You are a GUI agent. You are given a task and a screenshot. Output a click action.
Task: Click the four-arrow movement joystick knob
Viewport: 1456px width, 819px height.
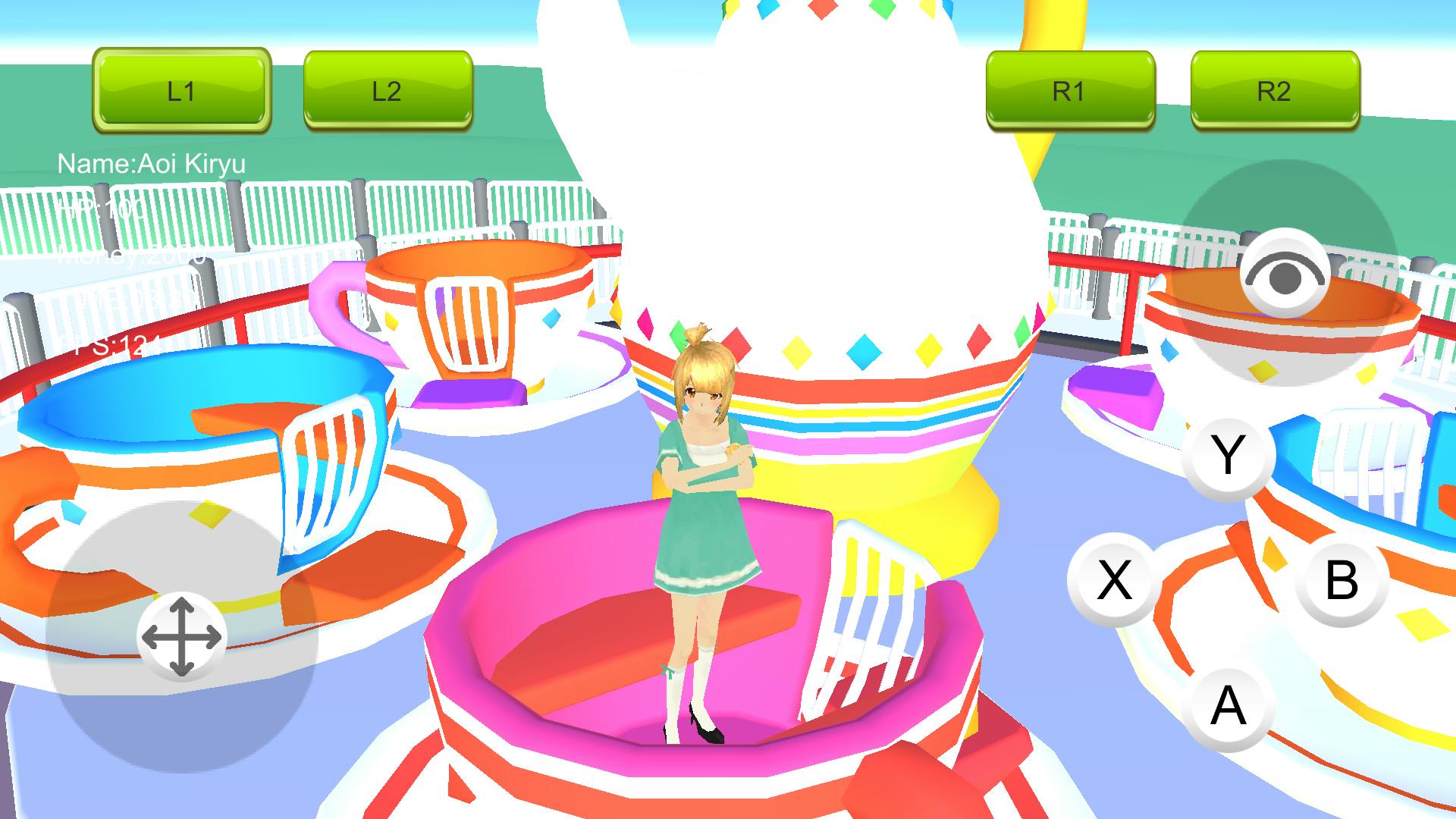point(181,637)
